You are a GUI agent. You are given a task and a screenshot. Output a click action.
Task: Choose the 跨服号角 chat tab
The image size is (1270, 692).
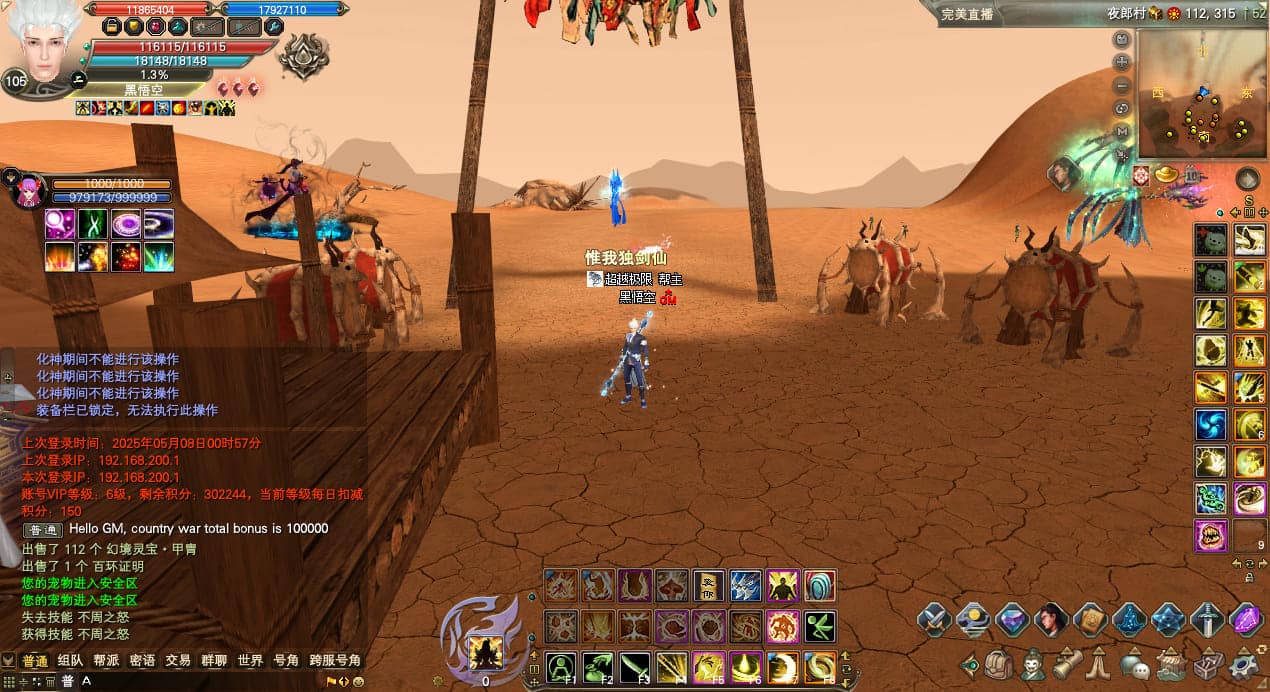point(335,661)
